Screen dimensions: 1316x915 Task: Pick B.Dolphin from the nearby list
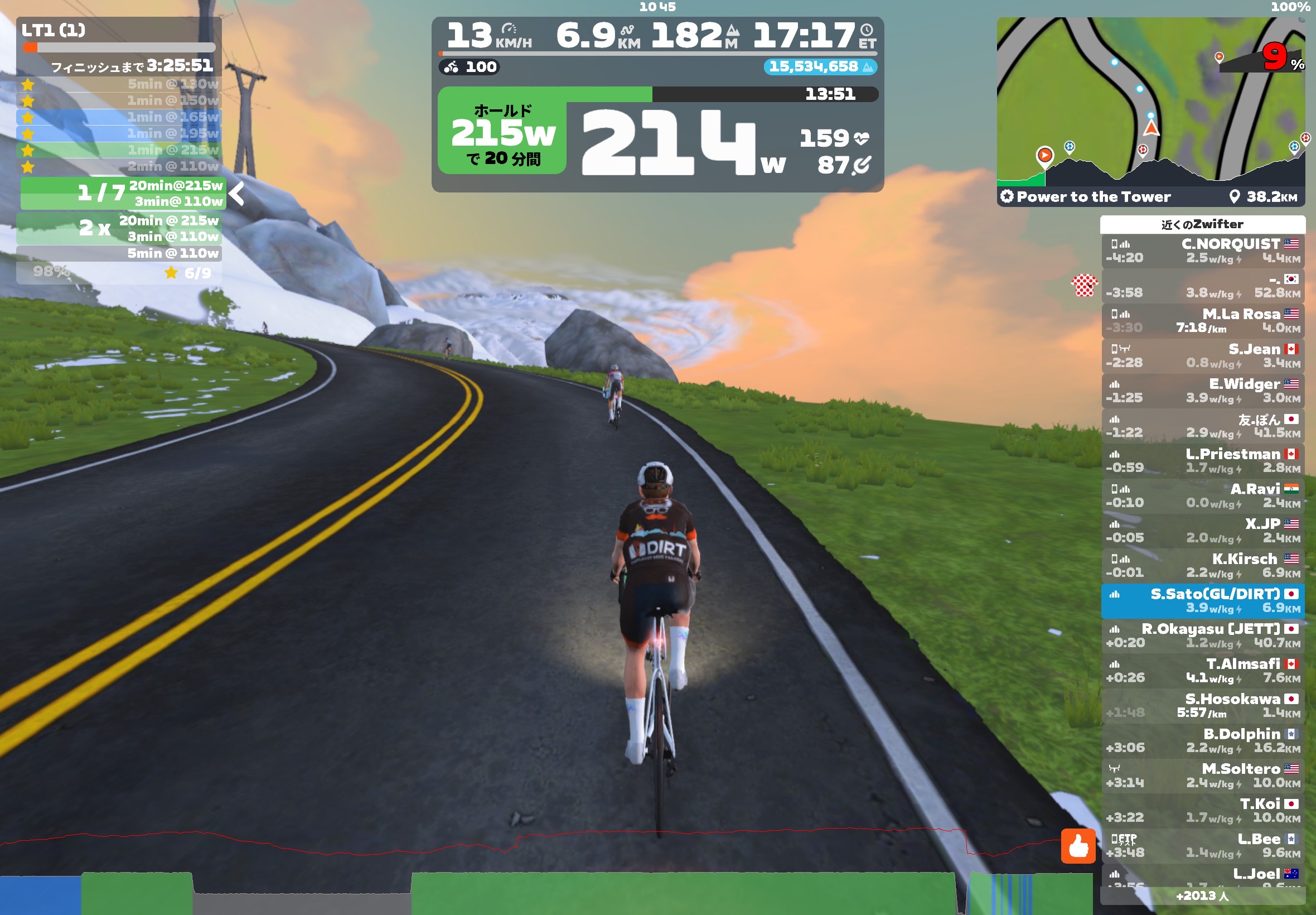click(1202, 740)
